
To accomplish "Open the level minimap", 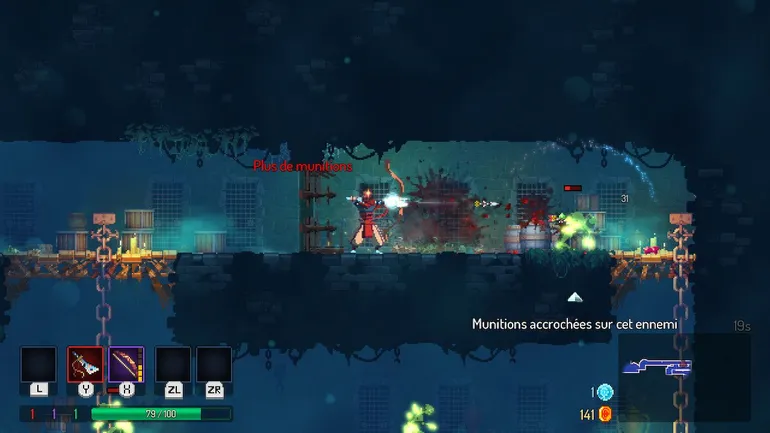I will click(x=684, y=376).
